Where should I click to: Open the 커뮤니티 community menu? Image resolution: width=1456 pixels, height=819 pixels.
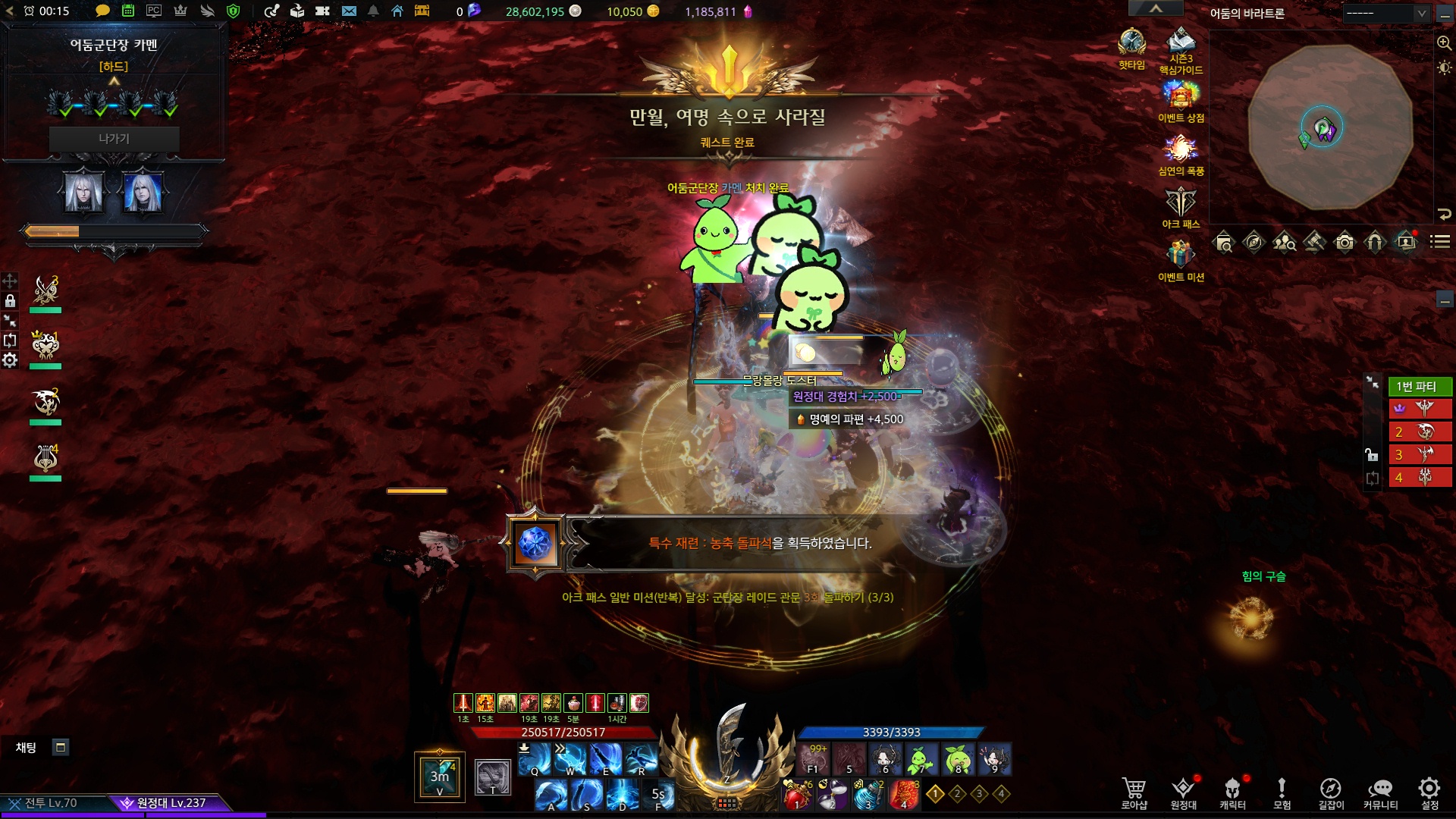pos(1380,792)
